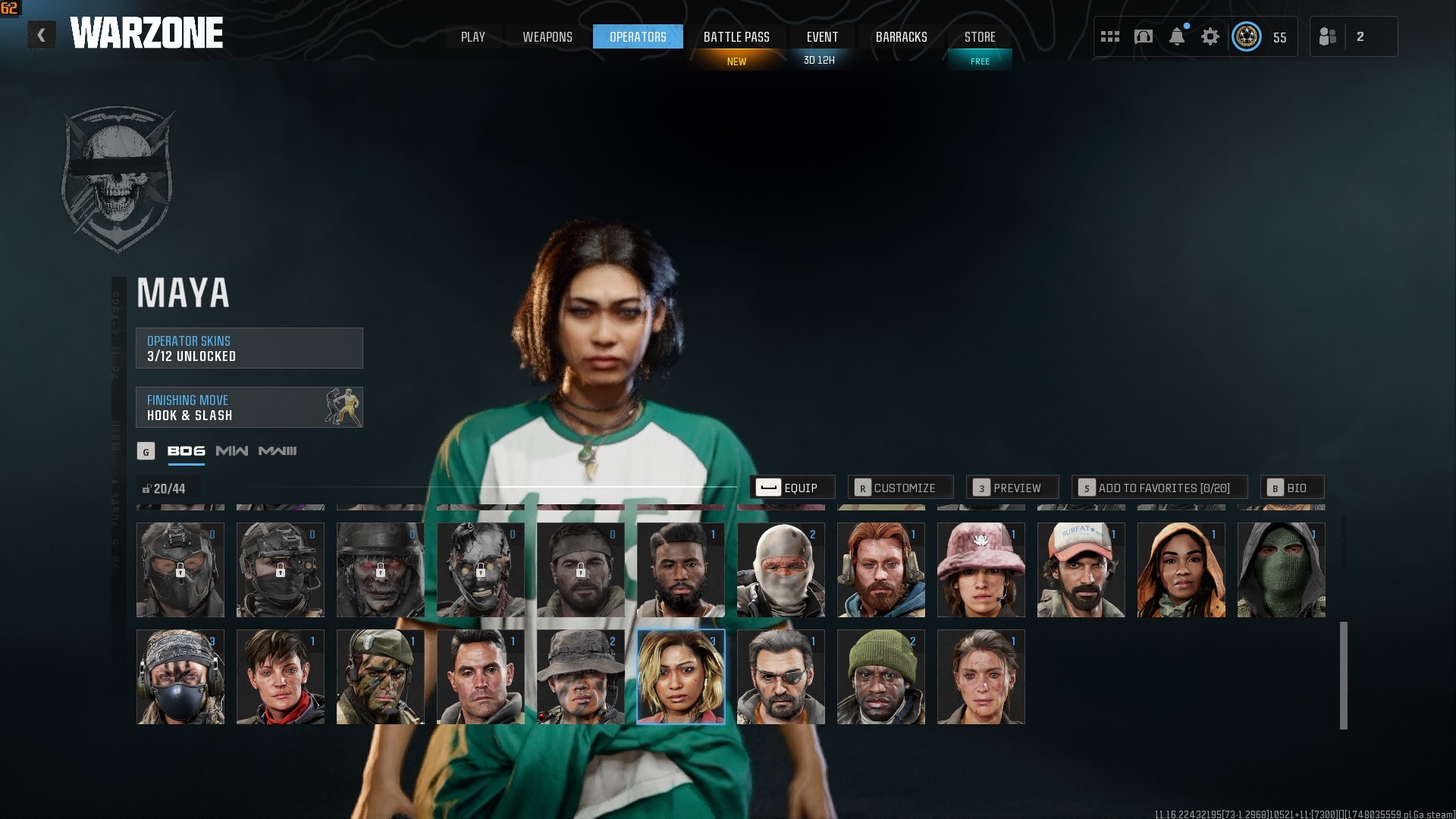
Task: Visit the Store tab
Action: [979, 36]
